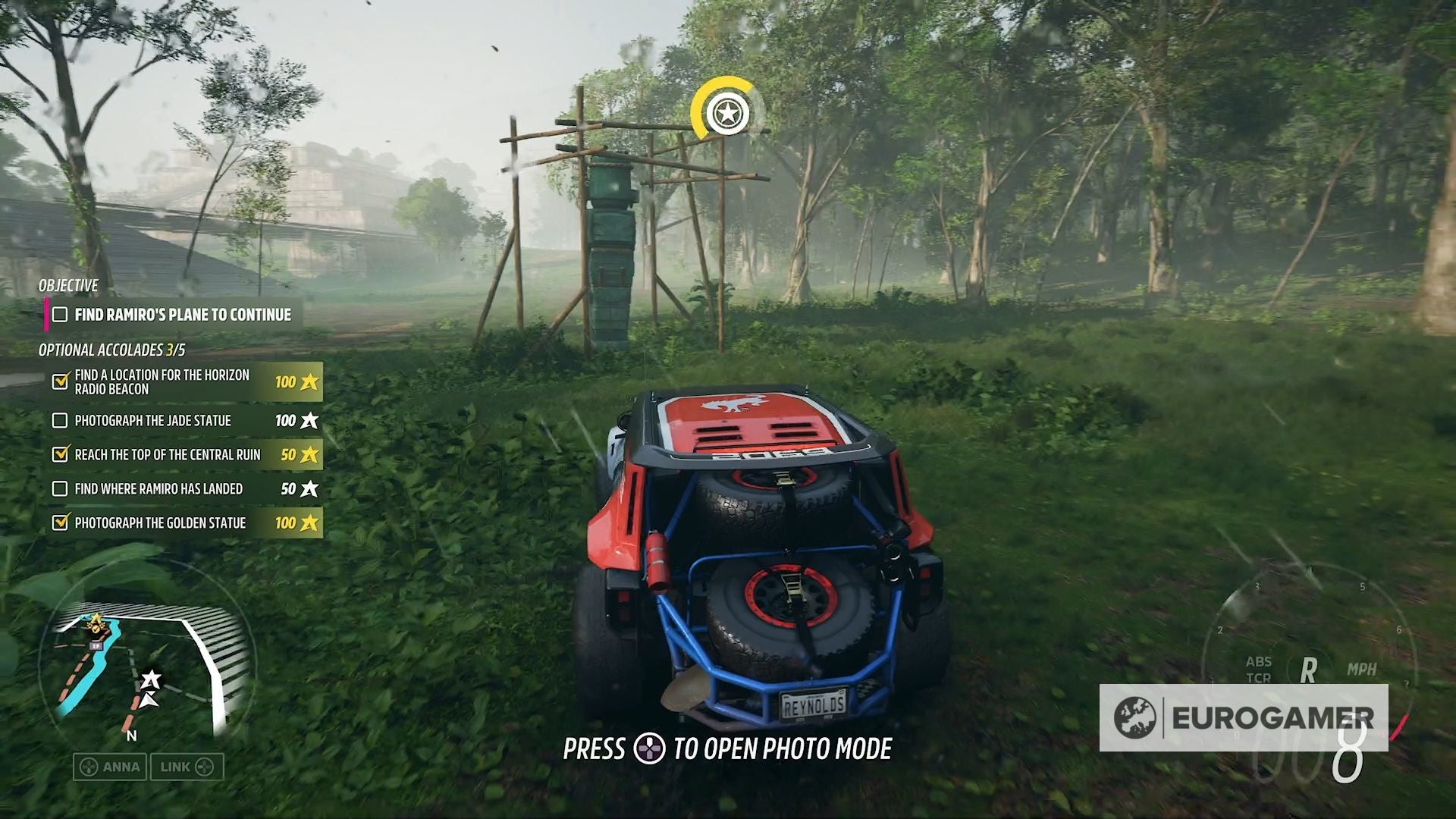Click the Horizon Radio Beacon accolade row
The height and width of the screenshot is (819, 1456).
pos(160,381)
